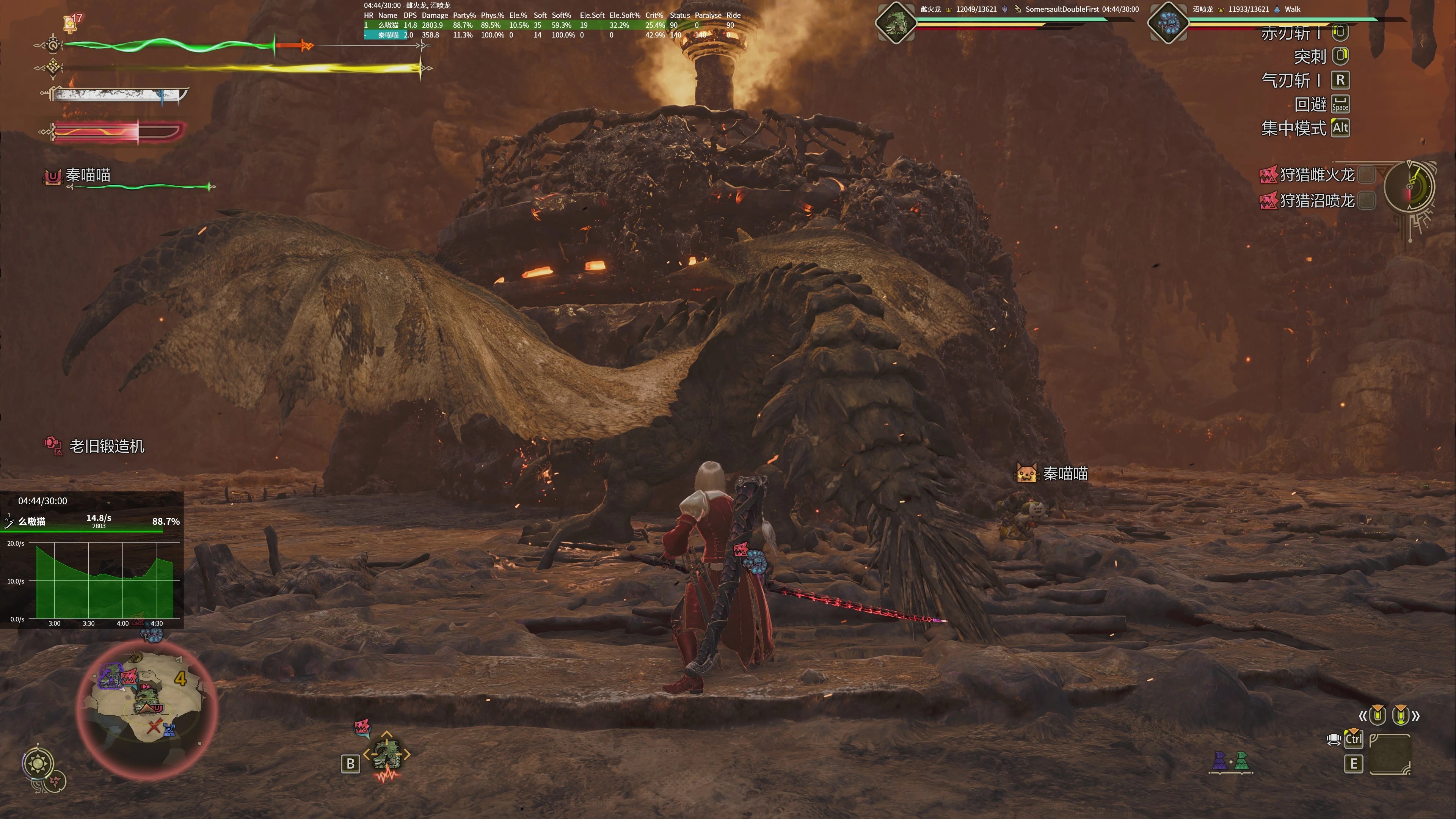Click the water droplet icon beside Walk
Screen dimensions: 1456x819
coord(1278,9)
